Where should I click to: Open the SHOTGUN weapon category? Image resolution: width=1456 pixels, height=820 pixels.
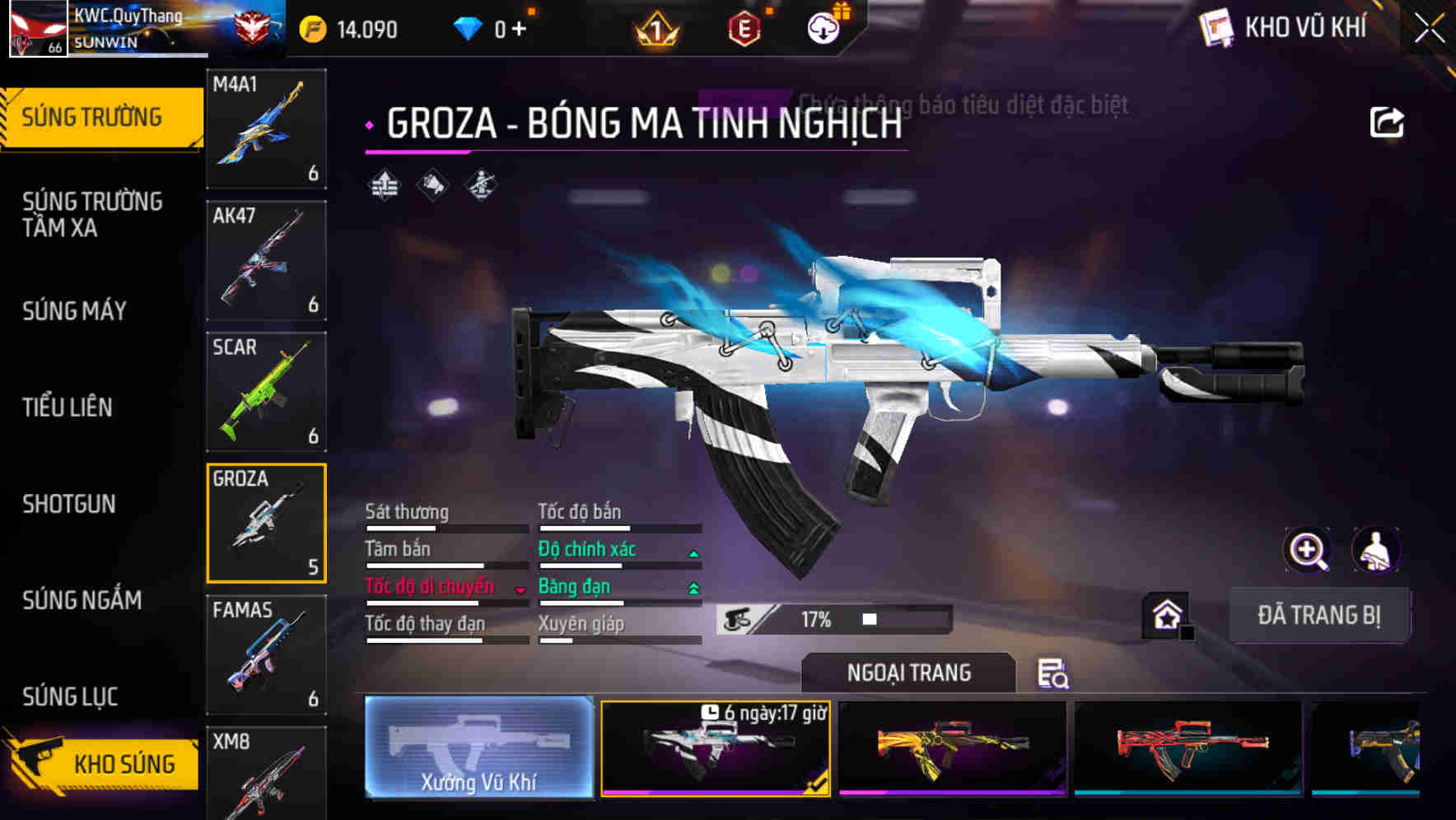click(70, 504)
